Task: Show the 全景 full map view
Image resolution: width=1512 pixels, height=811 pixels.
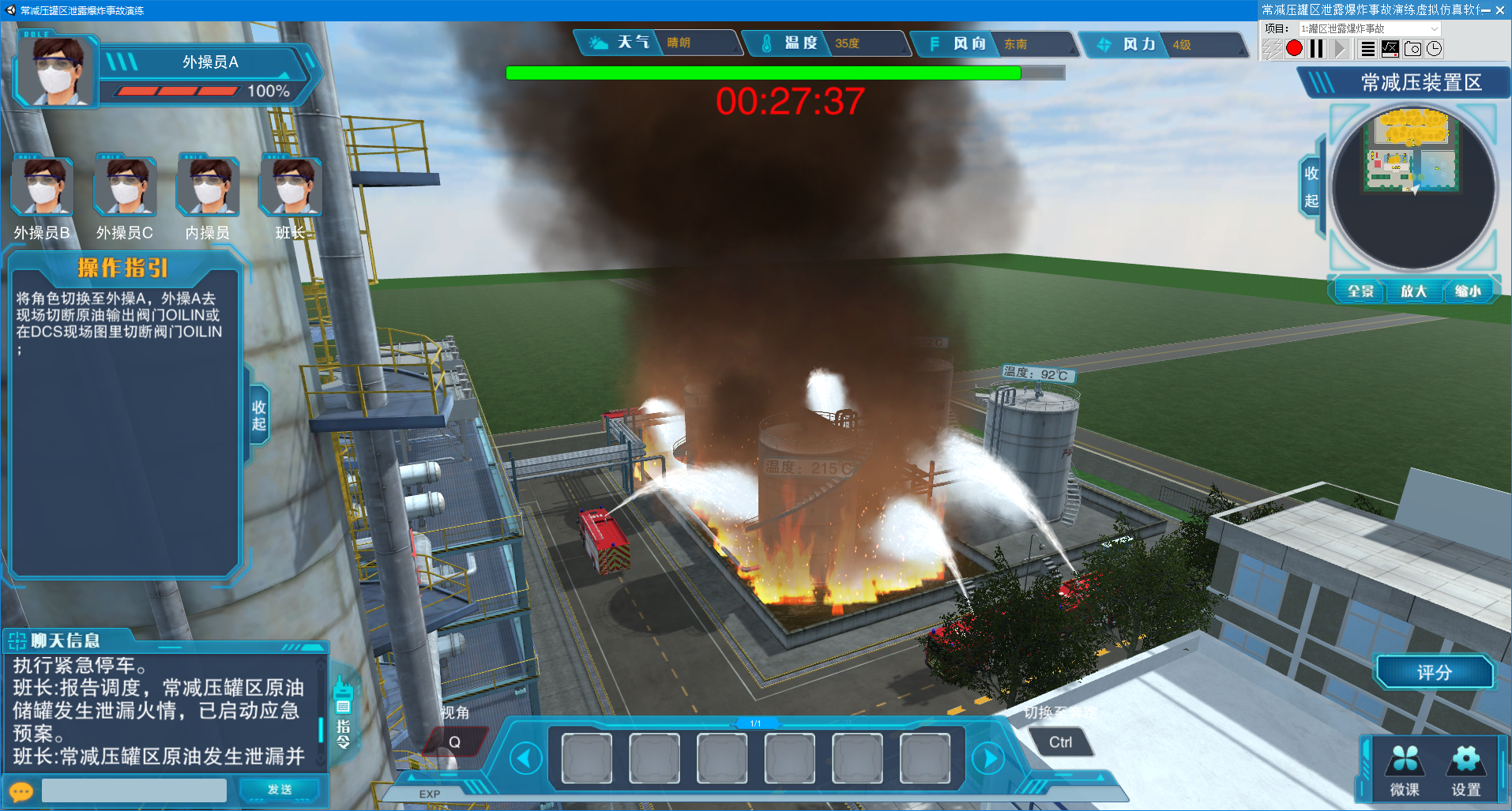Action: click(1360, 291)
